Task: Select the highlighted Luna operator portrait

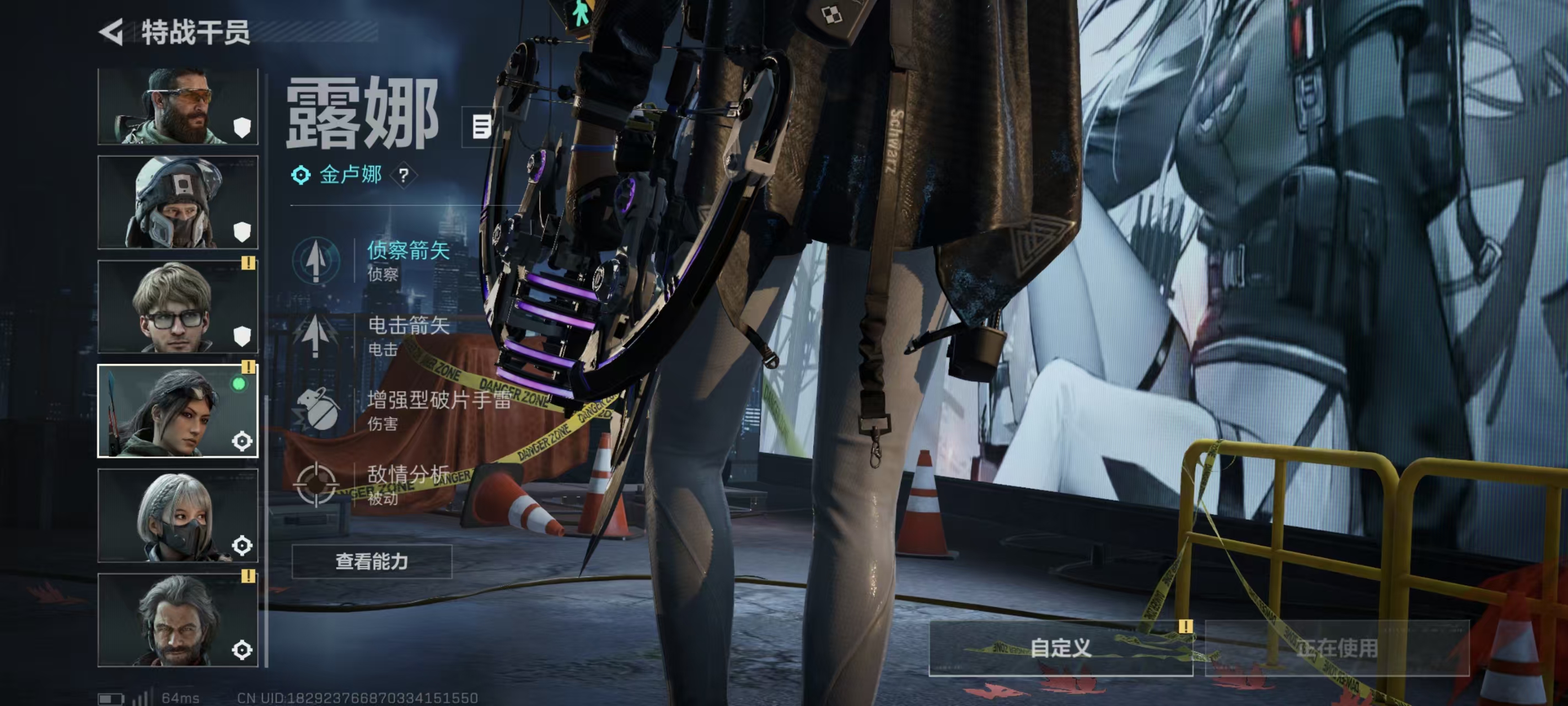Action: point(178,411)
